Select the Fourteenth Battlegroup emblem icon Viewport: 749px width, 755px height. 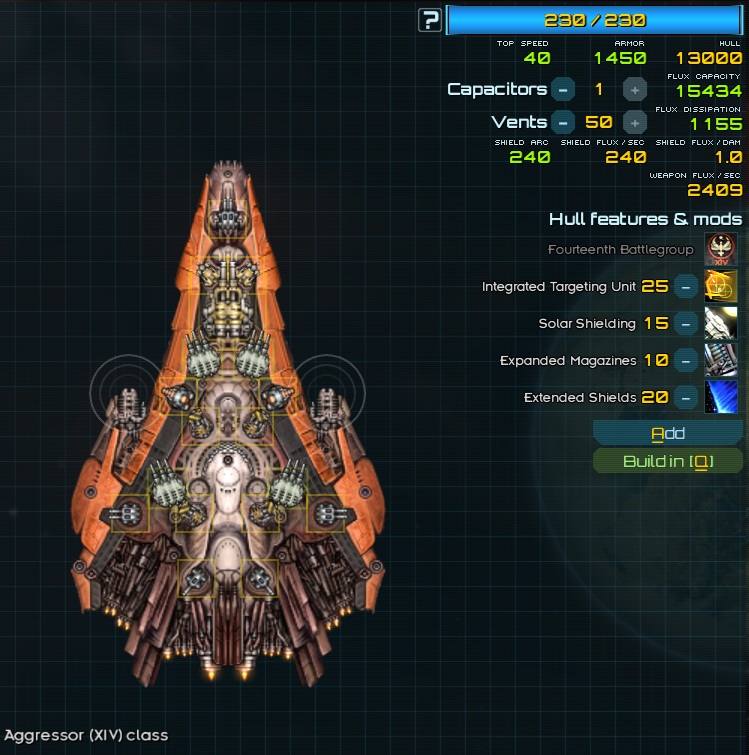(721, 250)
